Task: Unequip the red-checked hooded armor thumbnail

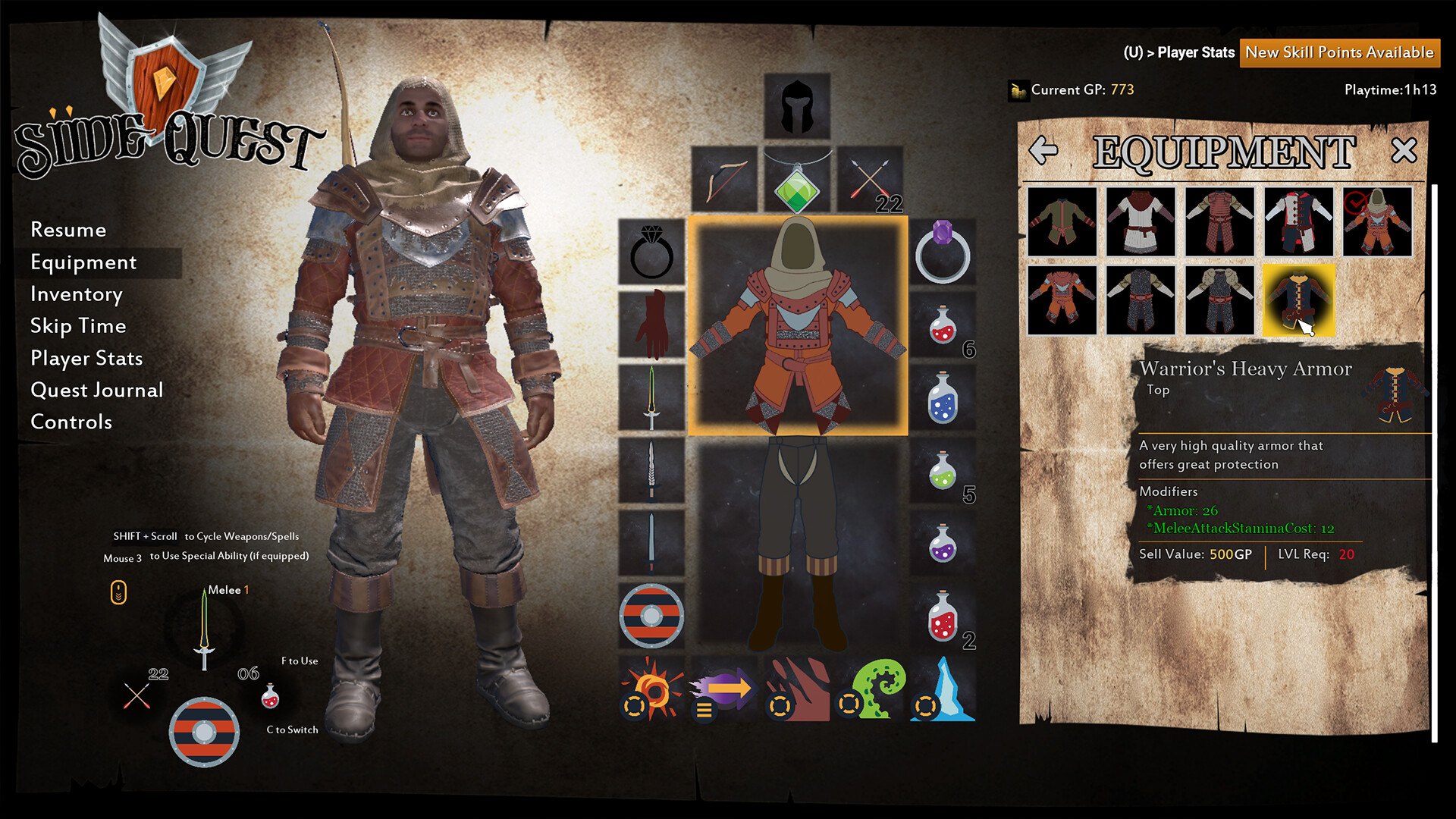Action: 1376,222
